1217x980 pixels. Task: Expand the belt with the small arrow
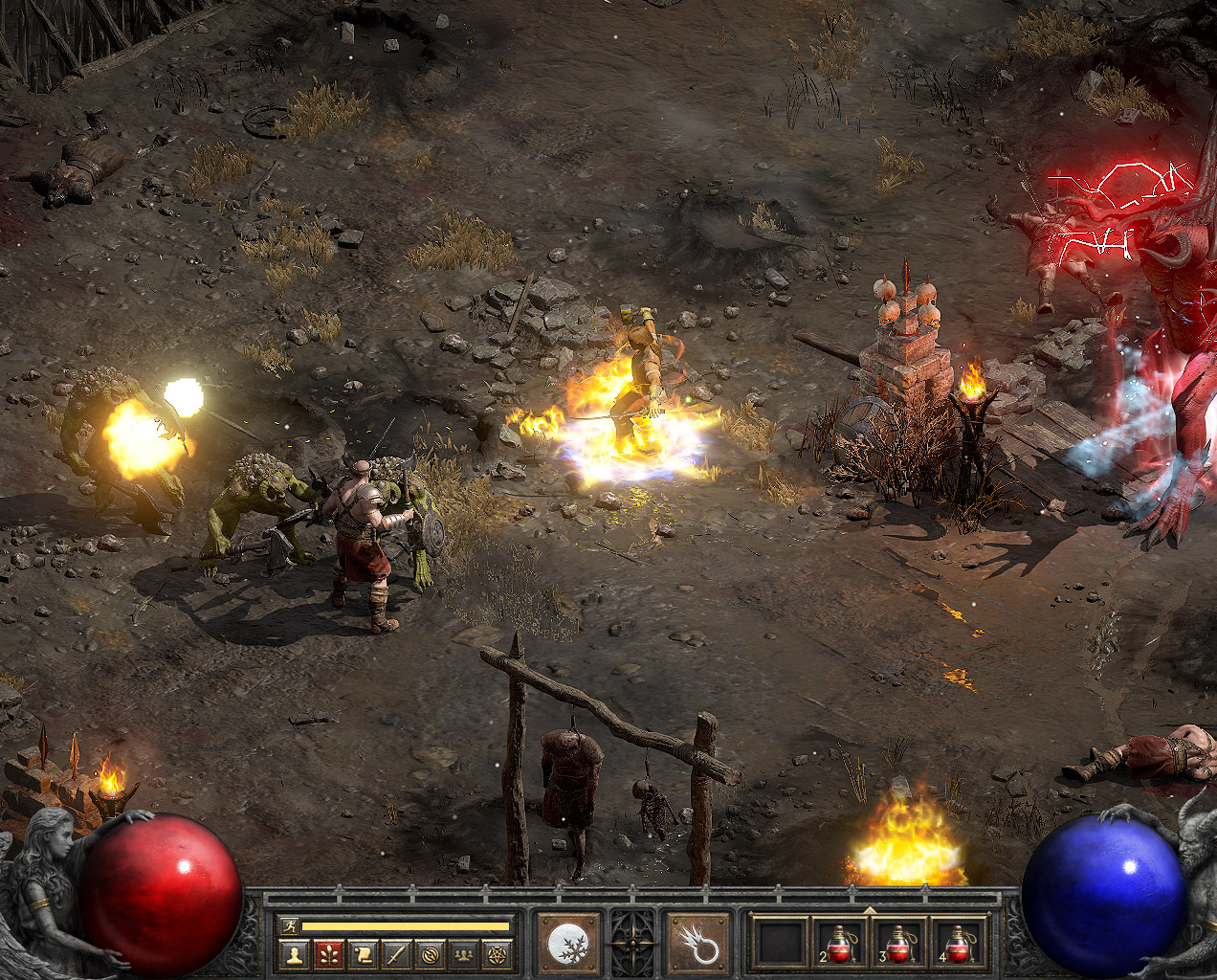pos(870,910)
